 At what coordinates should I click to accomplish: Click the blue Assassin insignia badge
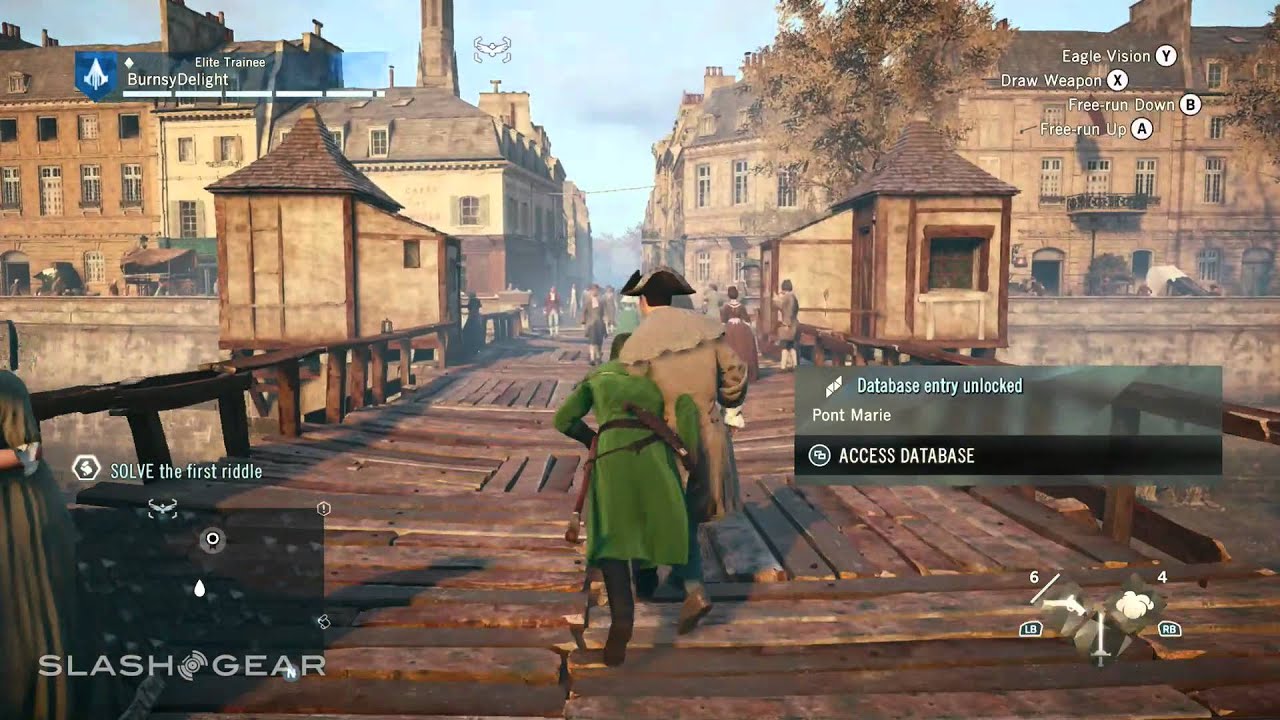(96, 75)
